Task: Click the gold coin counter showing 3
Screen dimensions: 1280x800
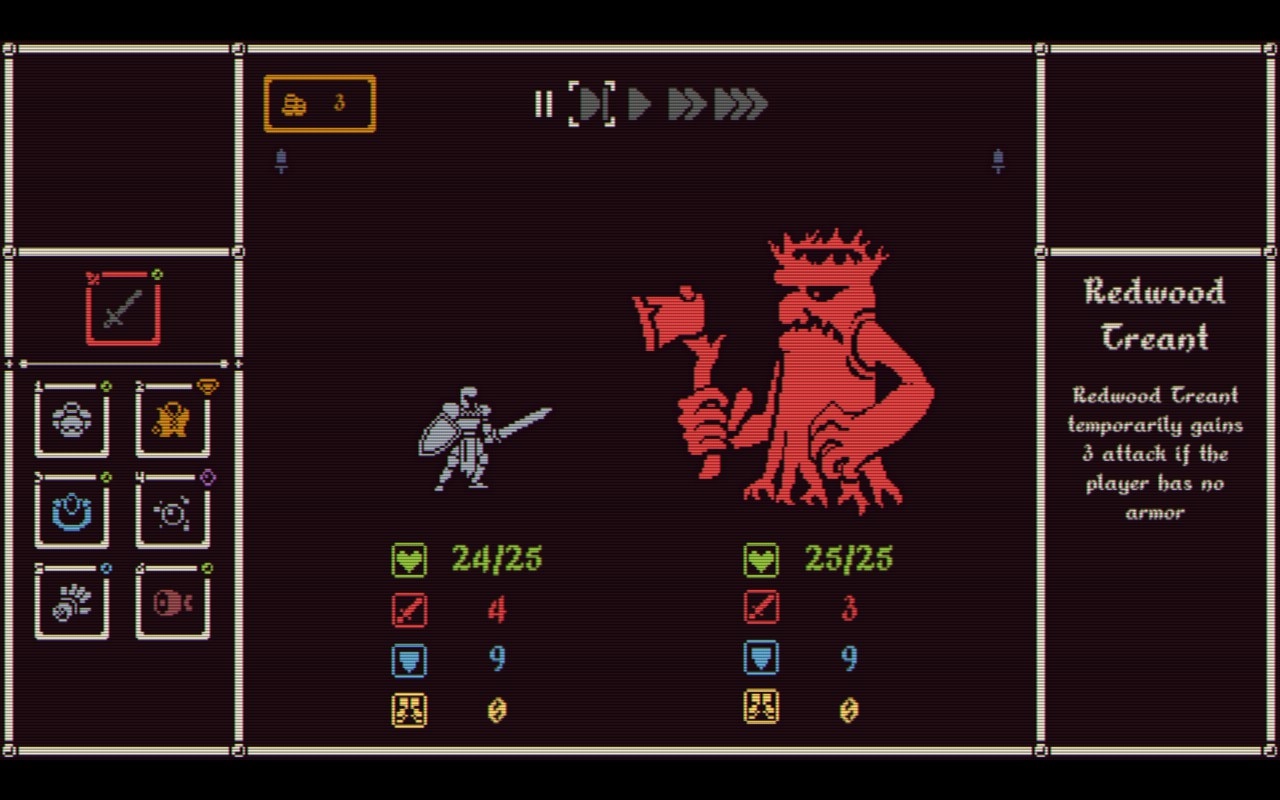Action: [319, 103]
